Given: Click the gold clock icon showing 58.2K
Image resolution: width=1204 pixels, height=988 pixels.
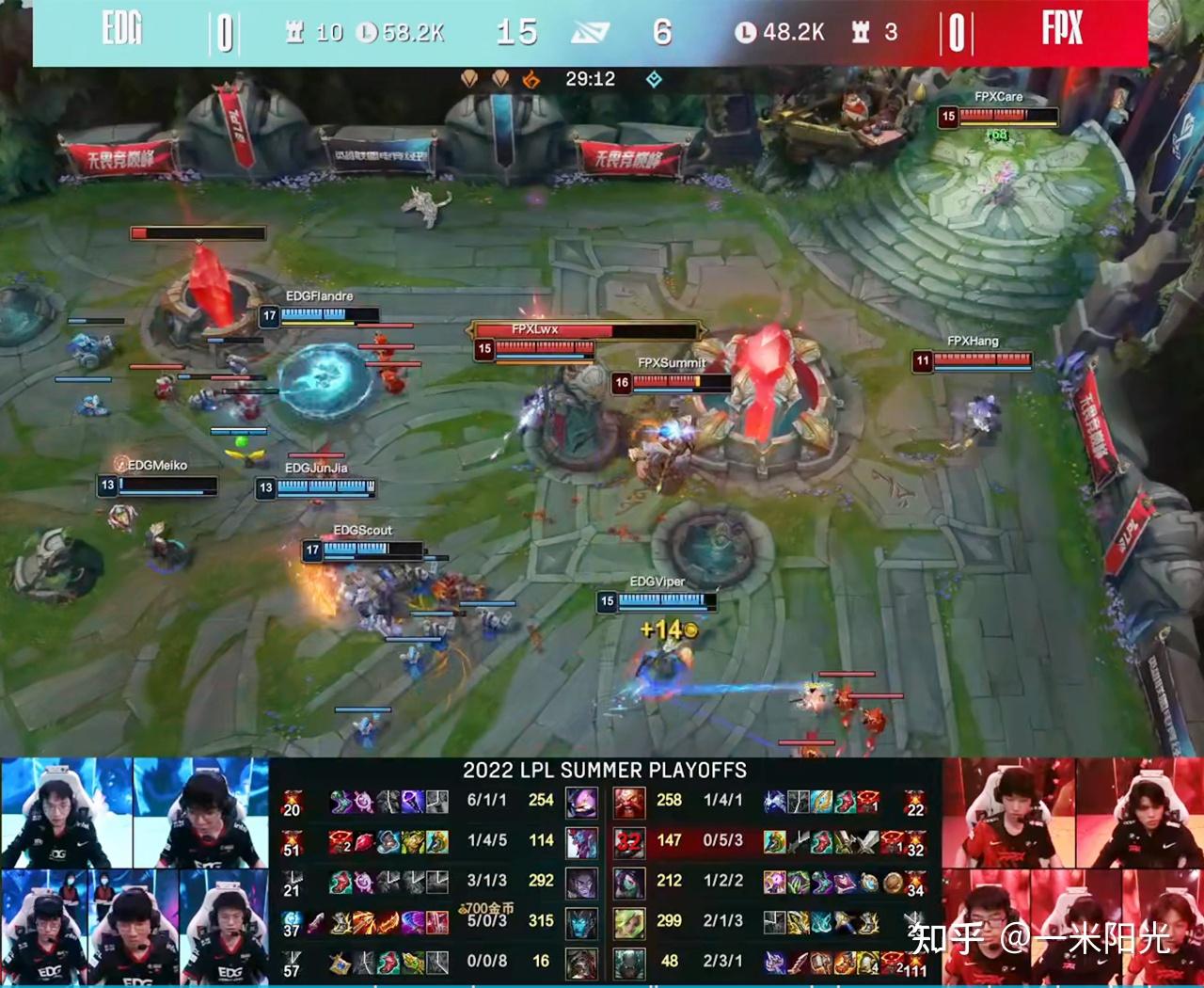Looking at the screenshot, I should [365, 31].
